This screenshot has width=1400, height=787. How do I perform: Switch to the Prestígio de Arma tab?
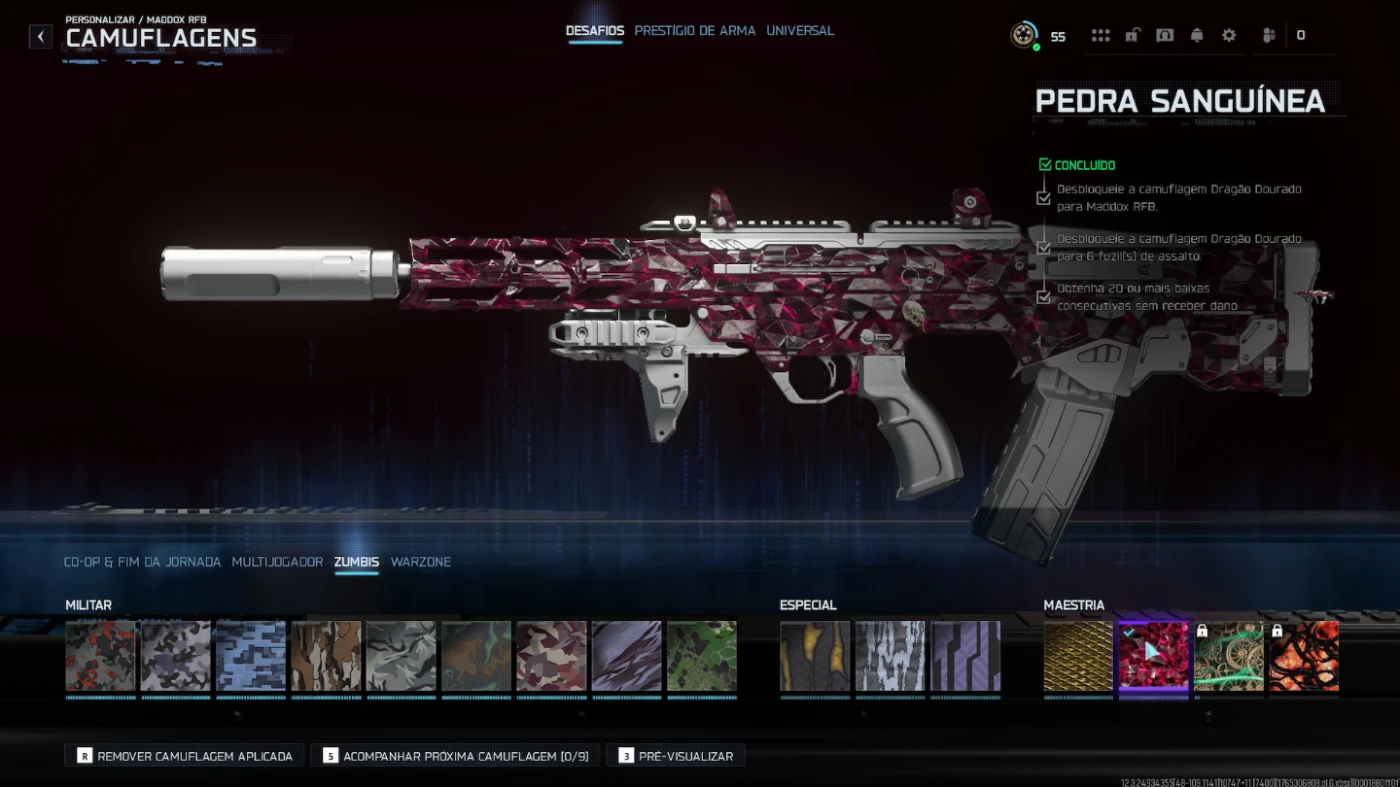[x=695, y=31]
